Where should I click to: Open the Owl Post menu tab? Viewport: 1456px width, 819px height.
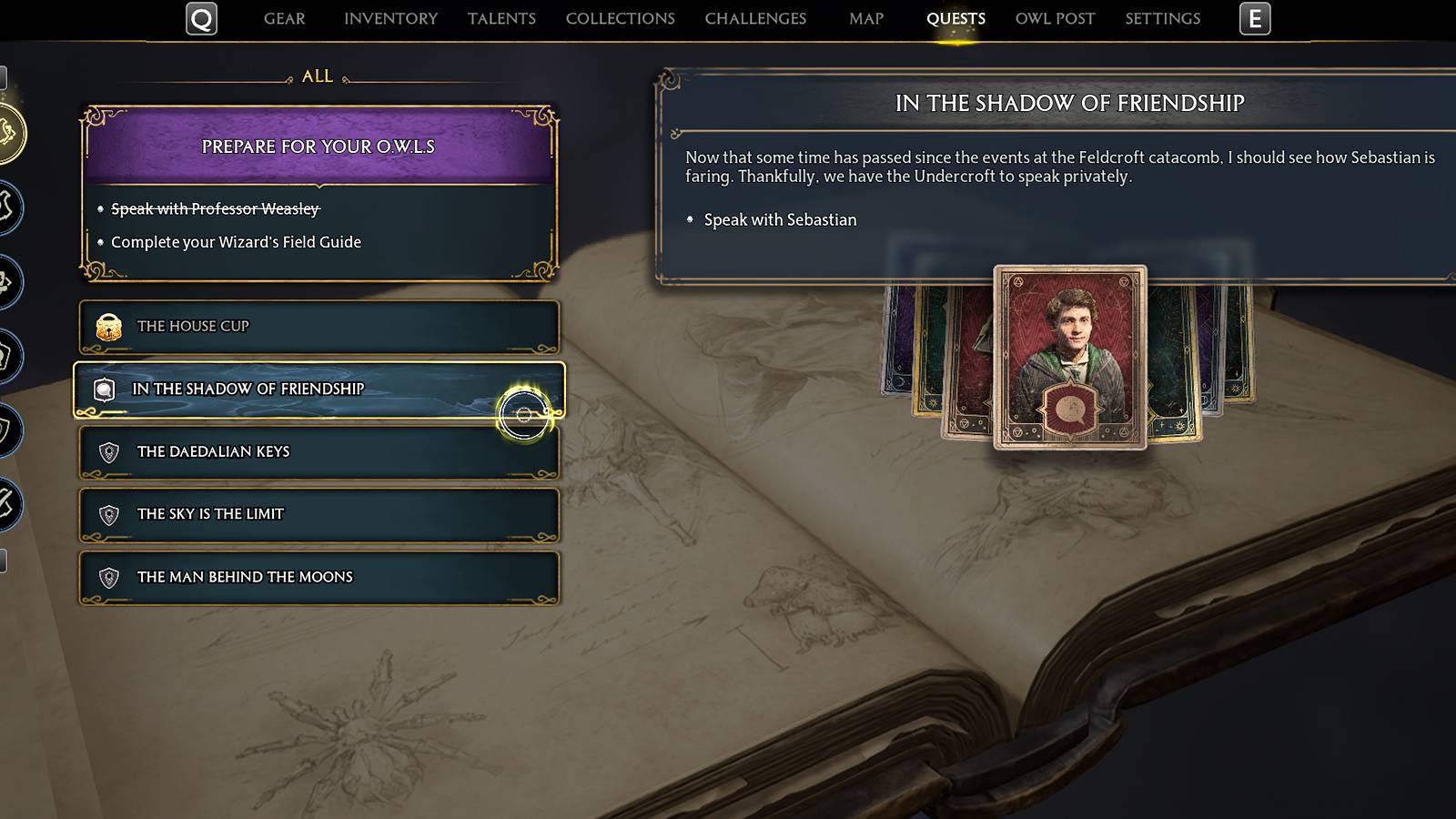tap(1054, 17)
